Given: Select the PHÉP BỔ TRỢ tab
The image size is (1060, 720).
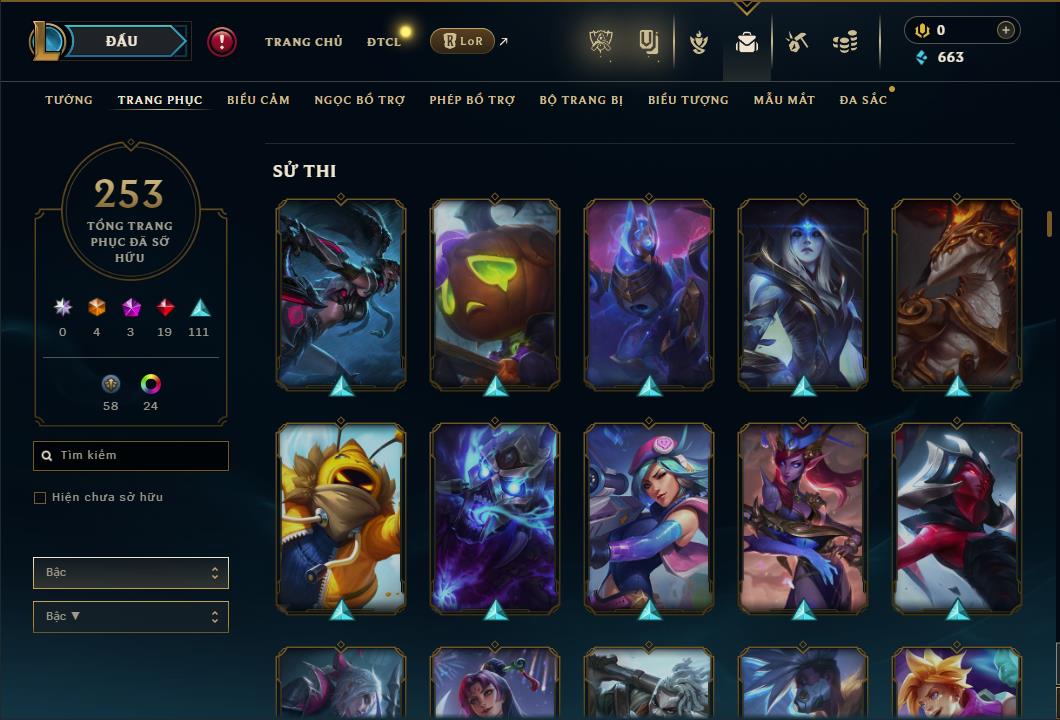Looking at the screenshot, I should 472,100.
